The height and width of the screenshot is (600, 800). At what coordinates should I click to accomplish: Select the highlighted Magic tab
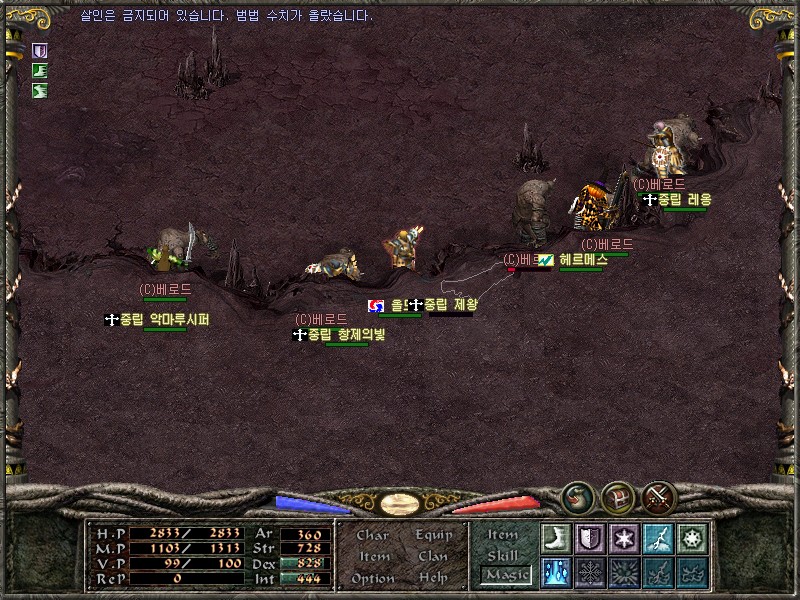click(x=505, y=575)
